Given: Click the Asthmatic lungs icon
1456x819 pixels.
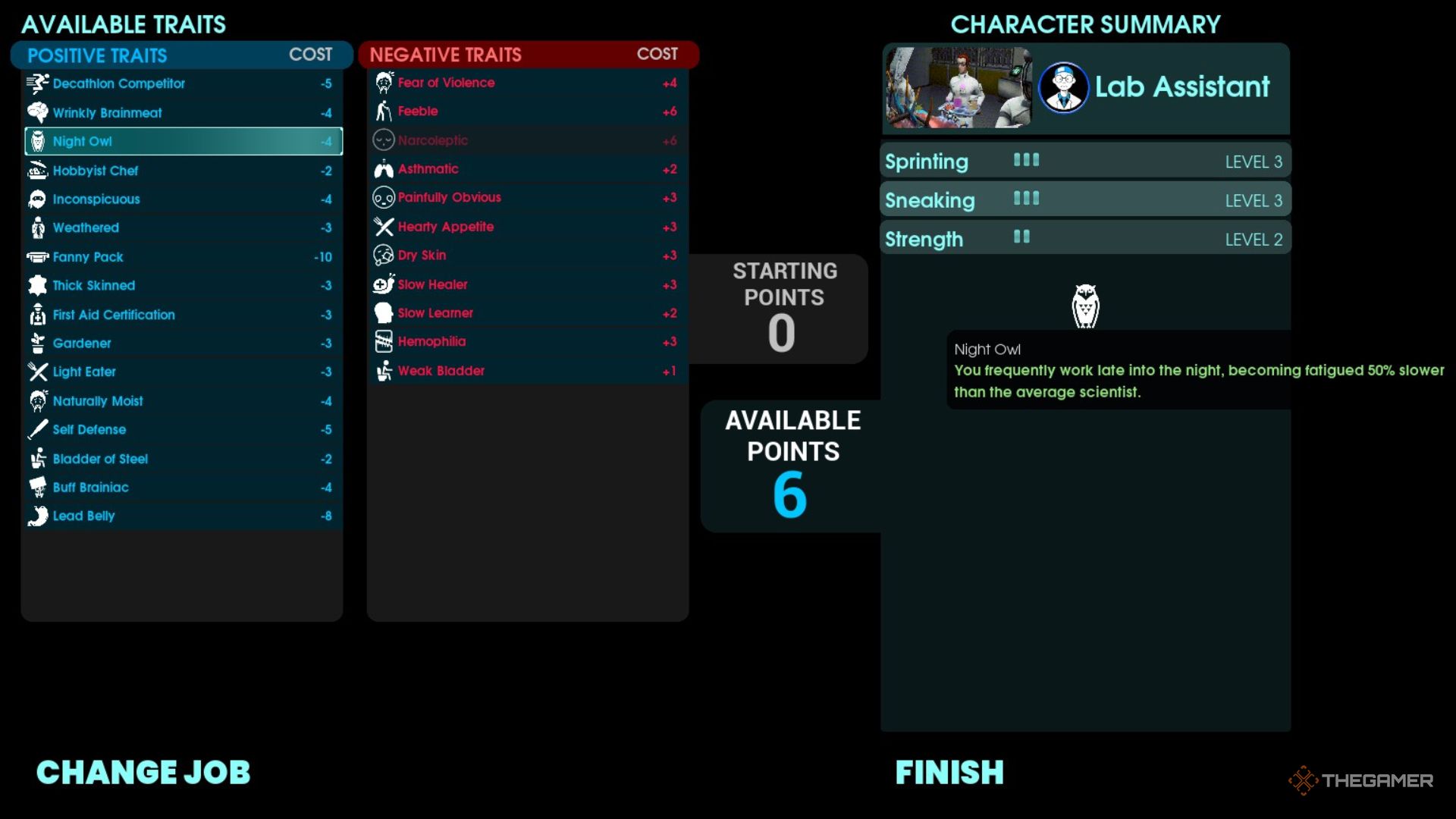Looking at the screenshot, I should (x=382, y=168).
